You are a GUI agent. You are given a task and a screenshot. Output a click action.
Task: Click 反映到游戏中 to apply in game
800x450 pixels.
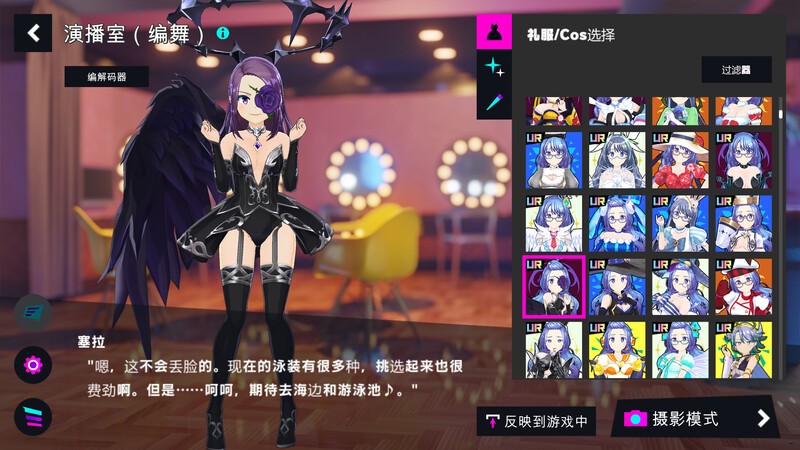(x=536, y=421)
